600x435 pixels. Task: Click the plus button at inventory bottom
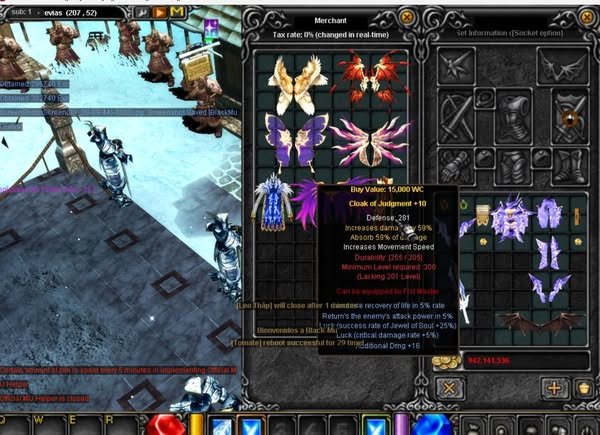coord(553,388)
